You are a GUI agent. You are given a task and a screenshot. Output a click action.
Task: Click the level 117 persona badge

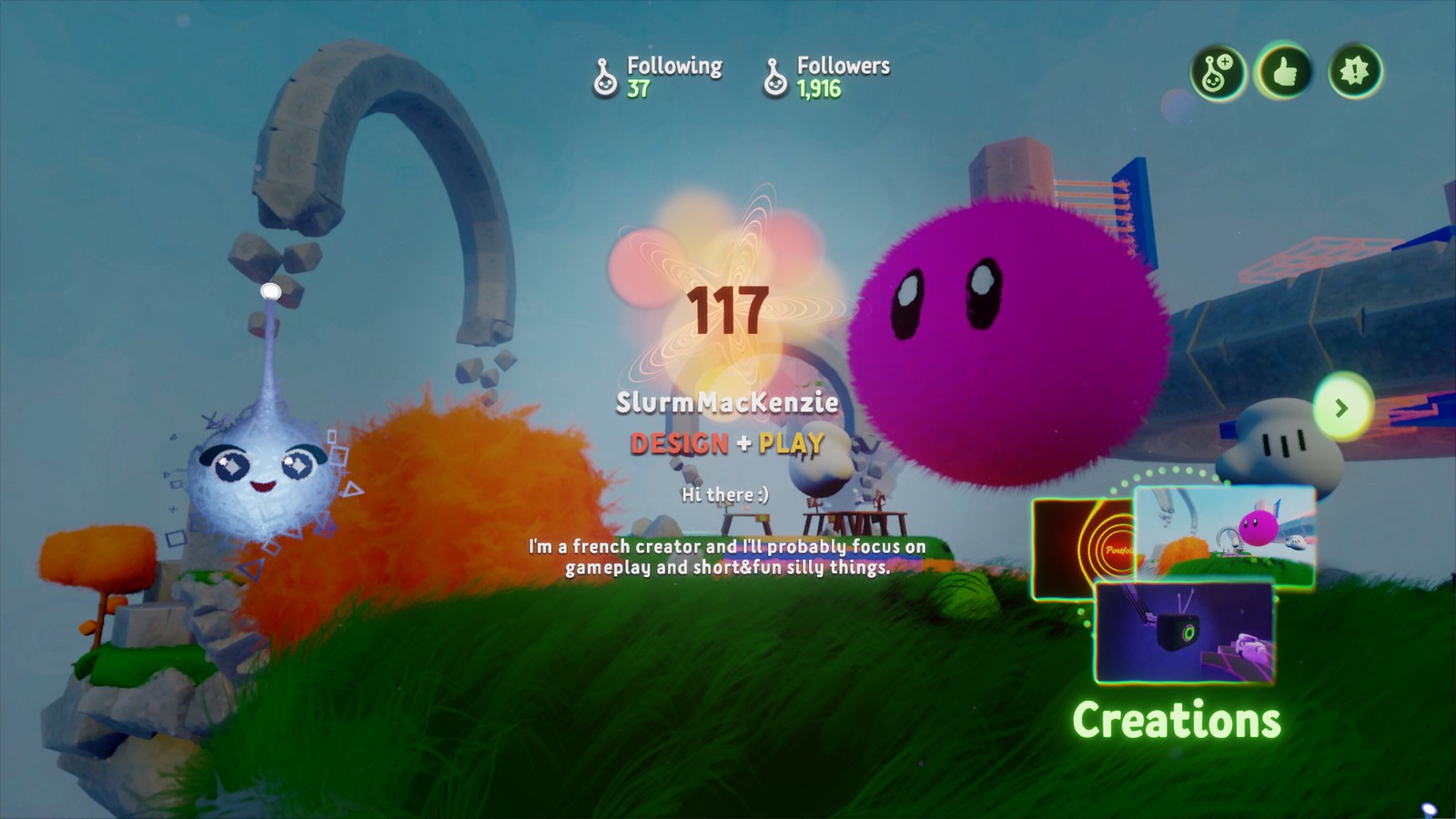[x=727, y=312]
